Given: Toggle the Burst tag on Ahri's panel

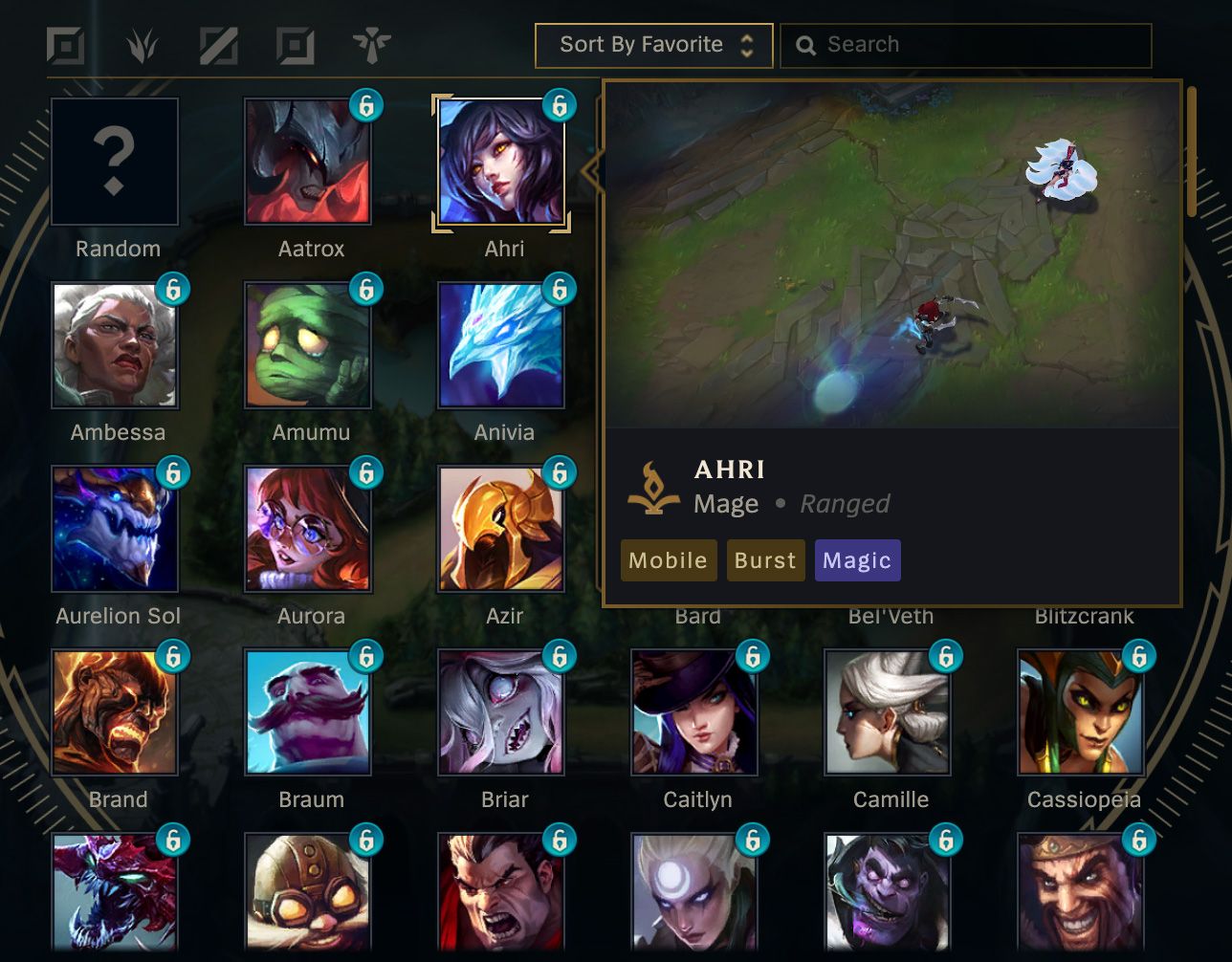Looking at the screenshot, I should (x=765, y=560).
